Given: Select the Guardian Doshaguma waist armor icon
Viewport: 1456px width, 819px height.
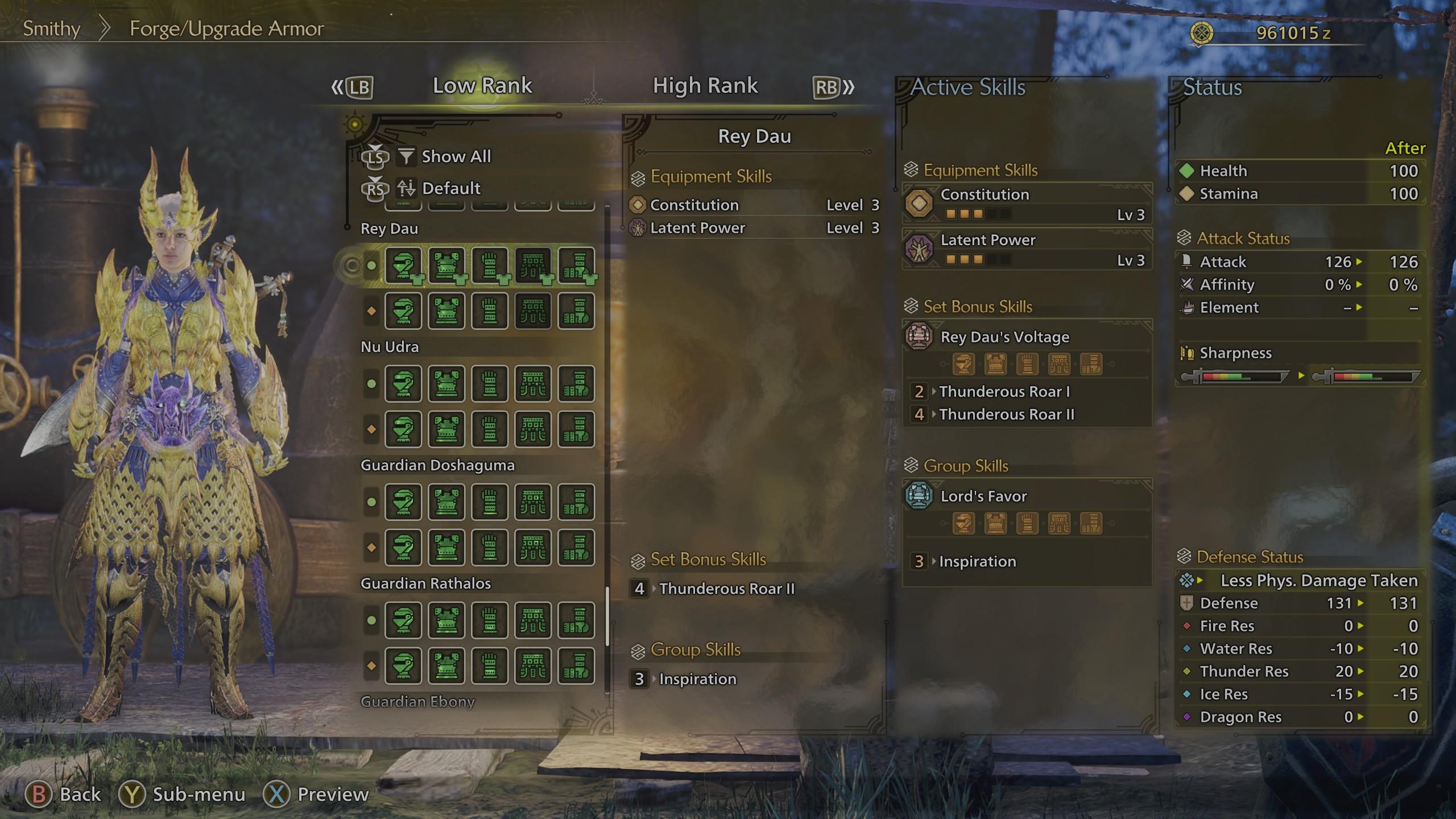Looking at the screenshot, I should (533, 502).
